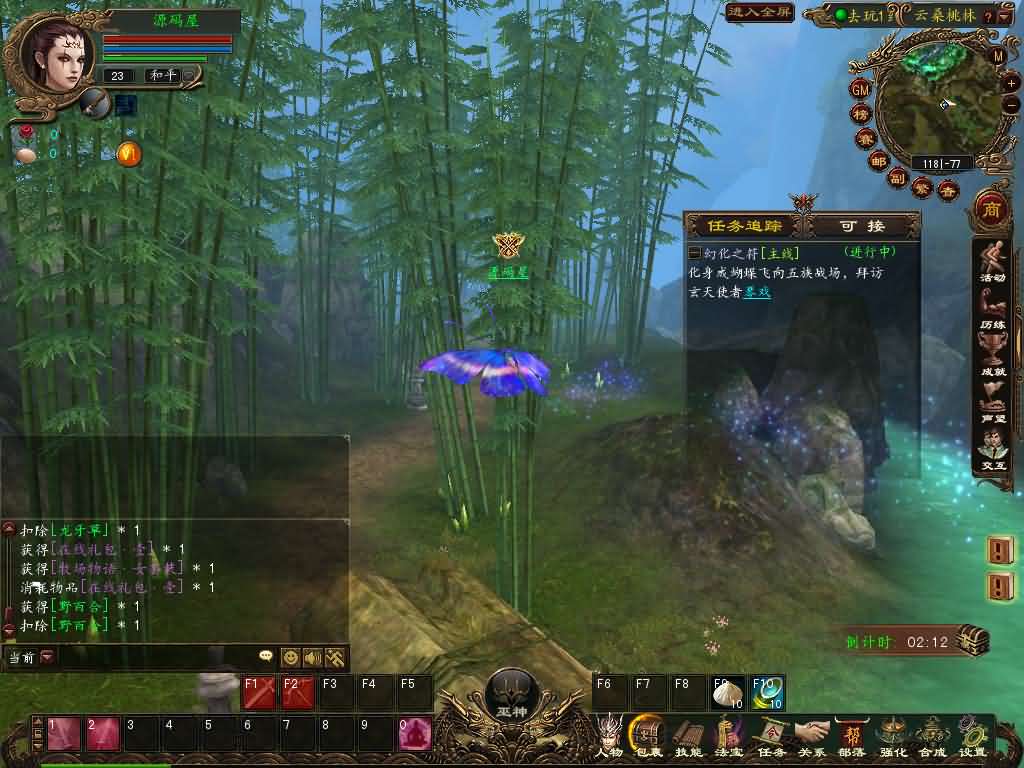Viewport: 1024px width, 768px height.
Task: Click the 暴戏 NPC link in quest tracker
Action: pyautogui.click(x=756, y=292)
